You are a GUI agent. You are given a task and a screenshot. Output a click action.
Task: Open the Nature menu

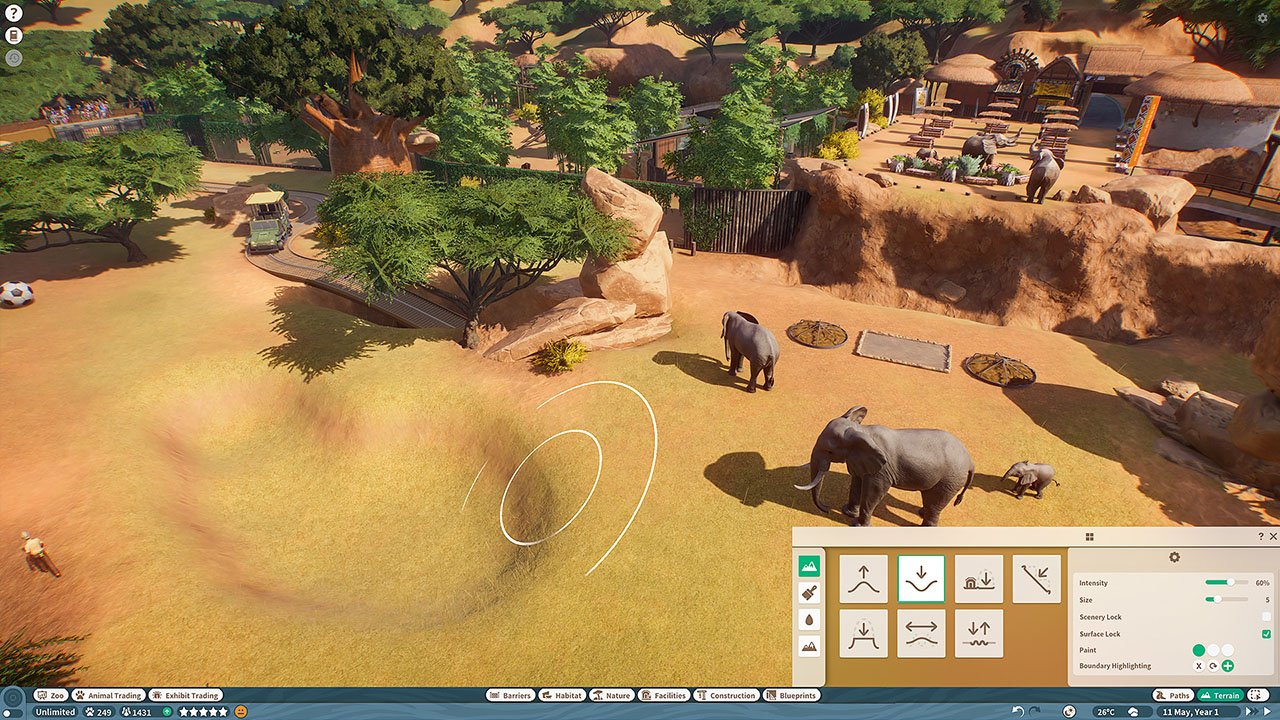point(611,695)
